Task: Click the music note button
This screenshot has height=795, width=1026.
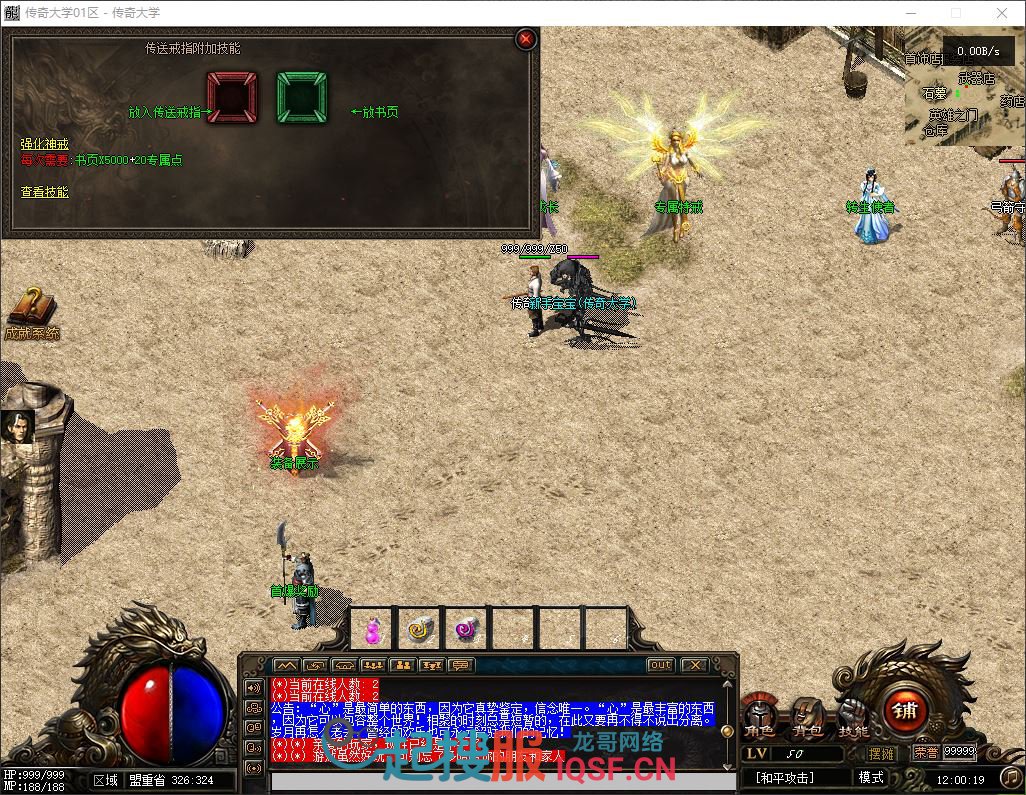Action: 1011,777
